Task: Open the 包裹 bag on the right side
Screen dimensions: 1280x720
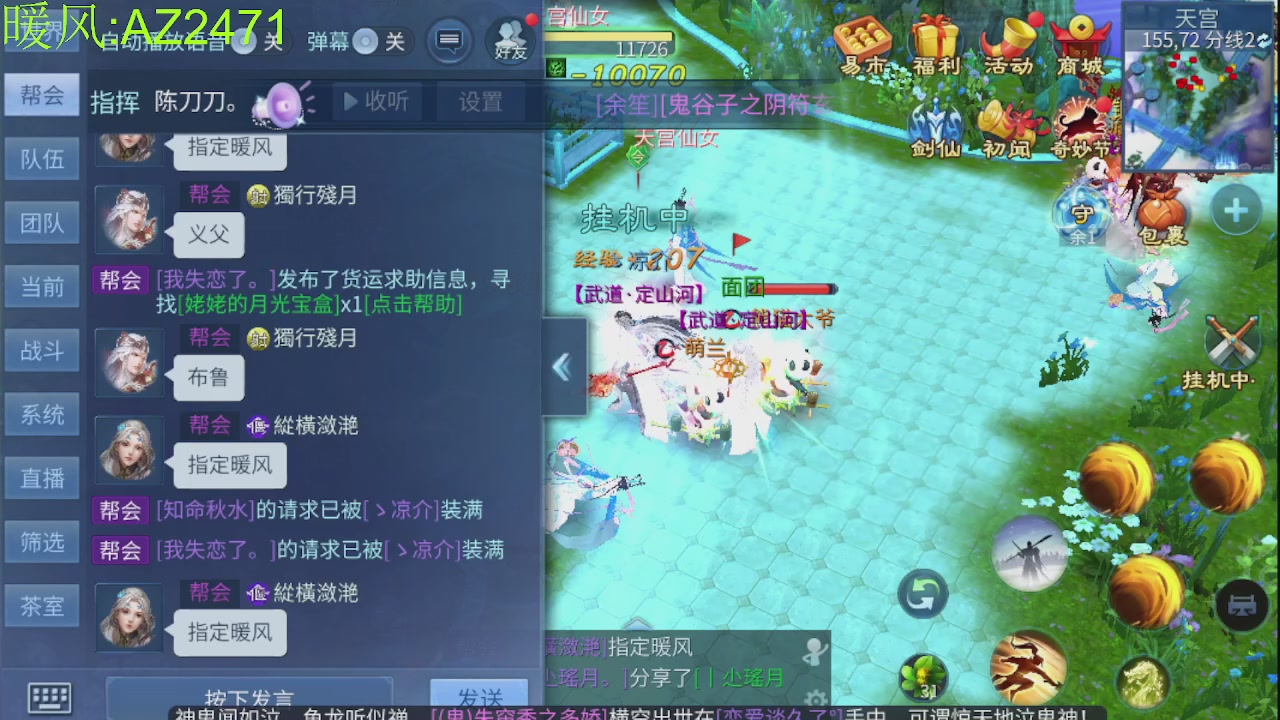Action: coord(1160,210)
